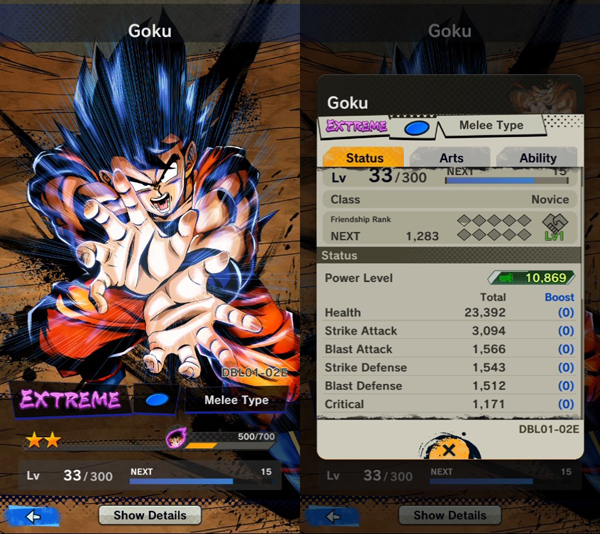Switch to the Arts tab

pyautogui.click(x=451, y=158)
